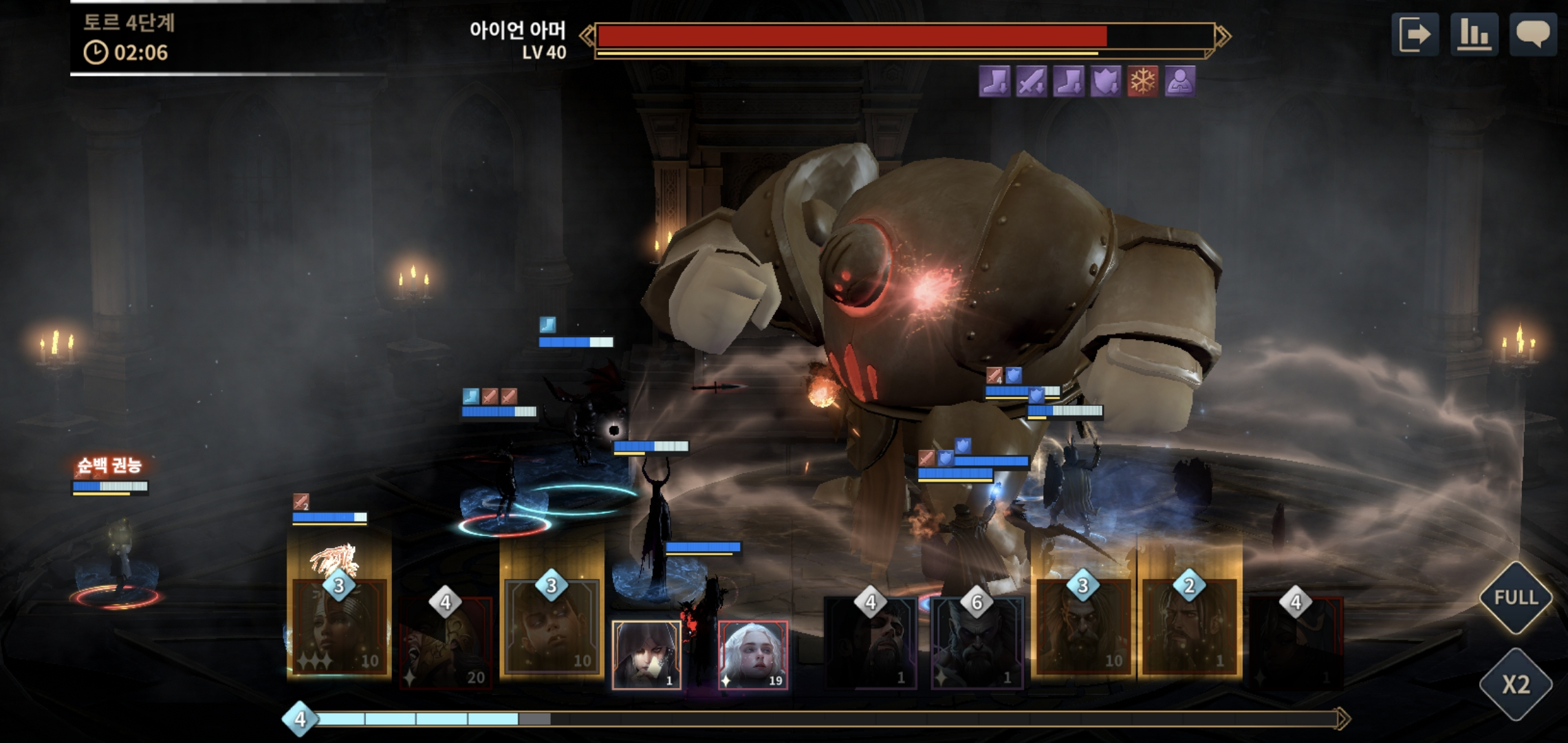This screenshot has height=743, width=1568.
Task: Toggle the X2 battle speed button
Action: click(1515, 685)
